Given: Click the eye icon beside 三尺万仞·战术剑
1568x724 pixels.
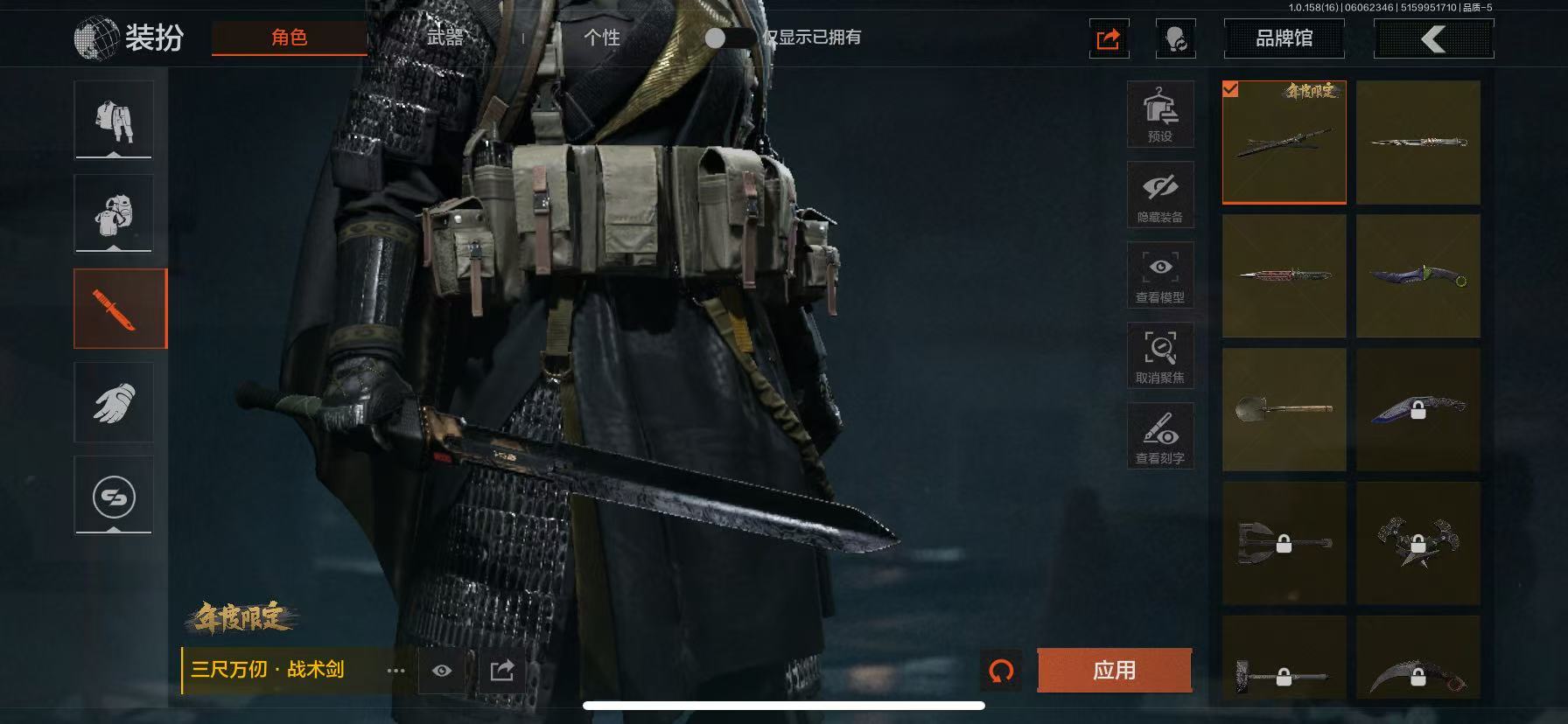Looking at the screenshot, I should tap(442, 671).
